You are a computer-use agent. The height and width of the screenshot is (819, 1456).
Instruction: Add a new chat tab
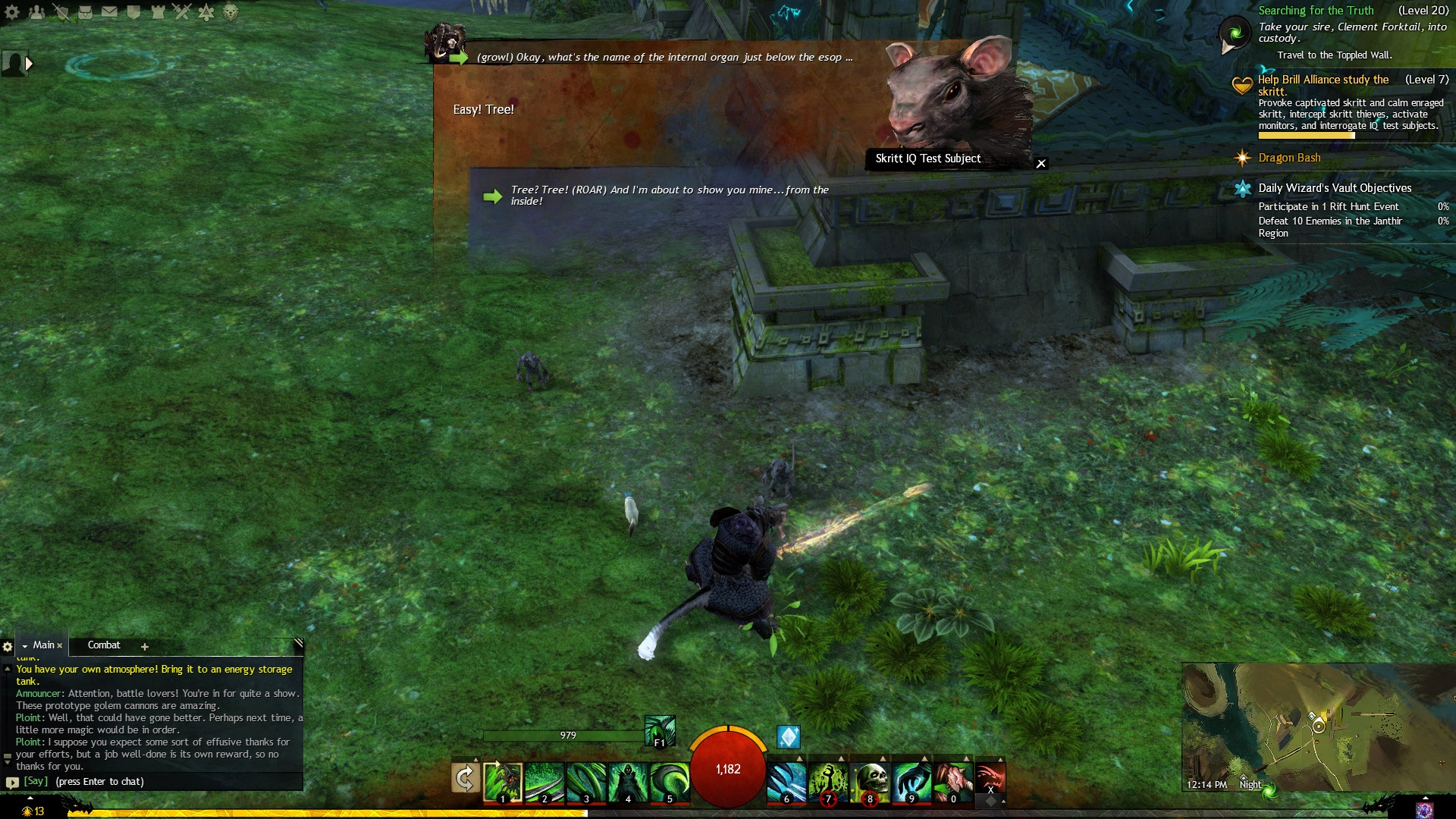[x=145, y=647]
